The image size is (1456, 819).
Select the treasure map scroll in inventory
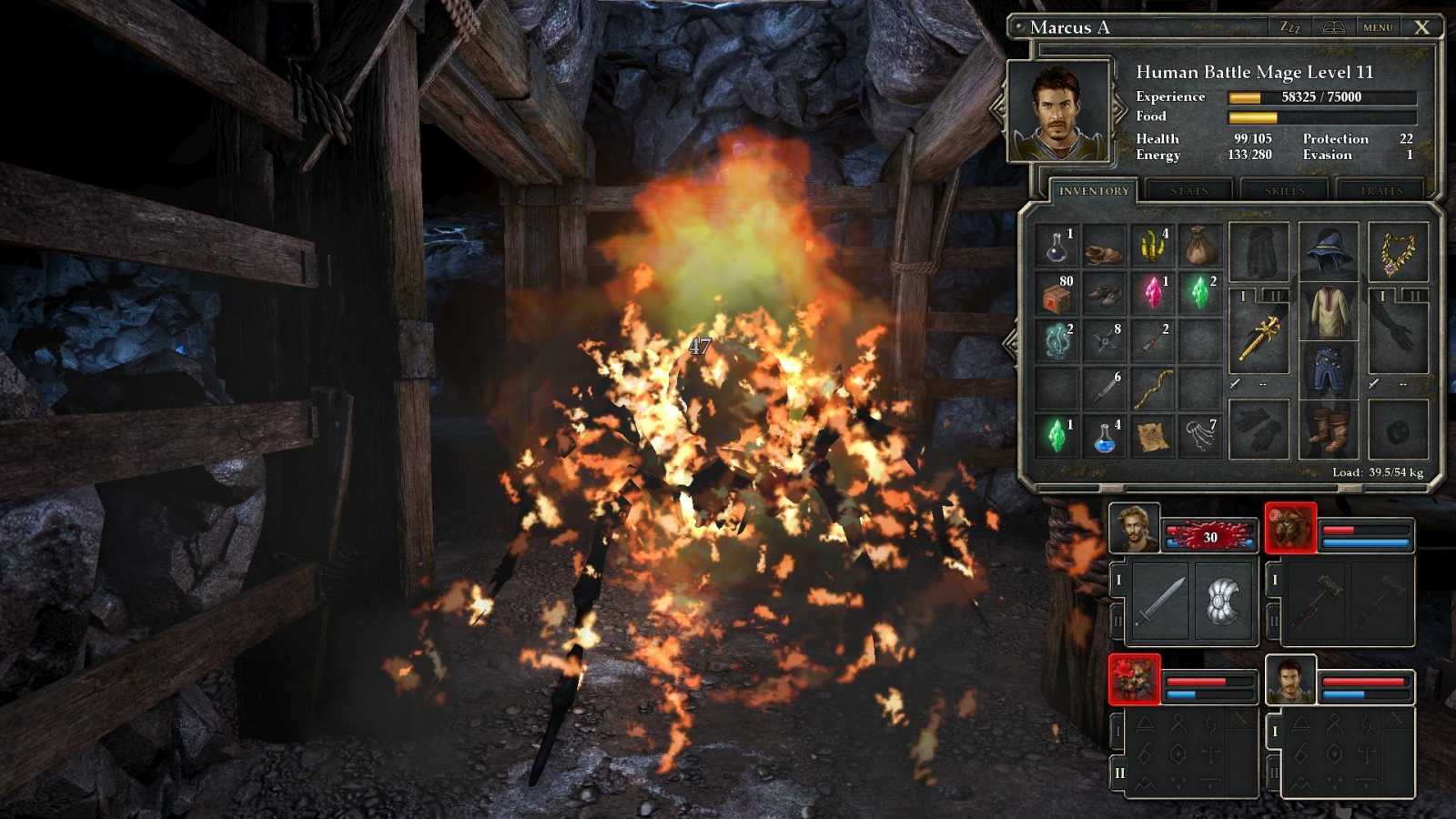click(x=1153, y=435)
